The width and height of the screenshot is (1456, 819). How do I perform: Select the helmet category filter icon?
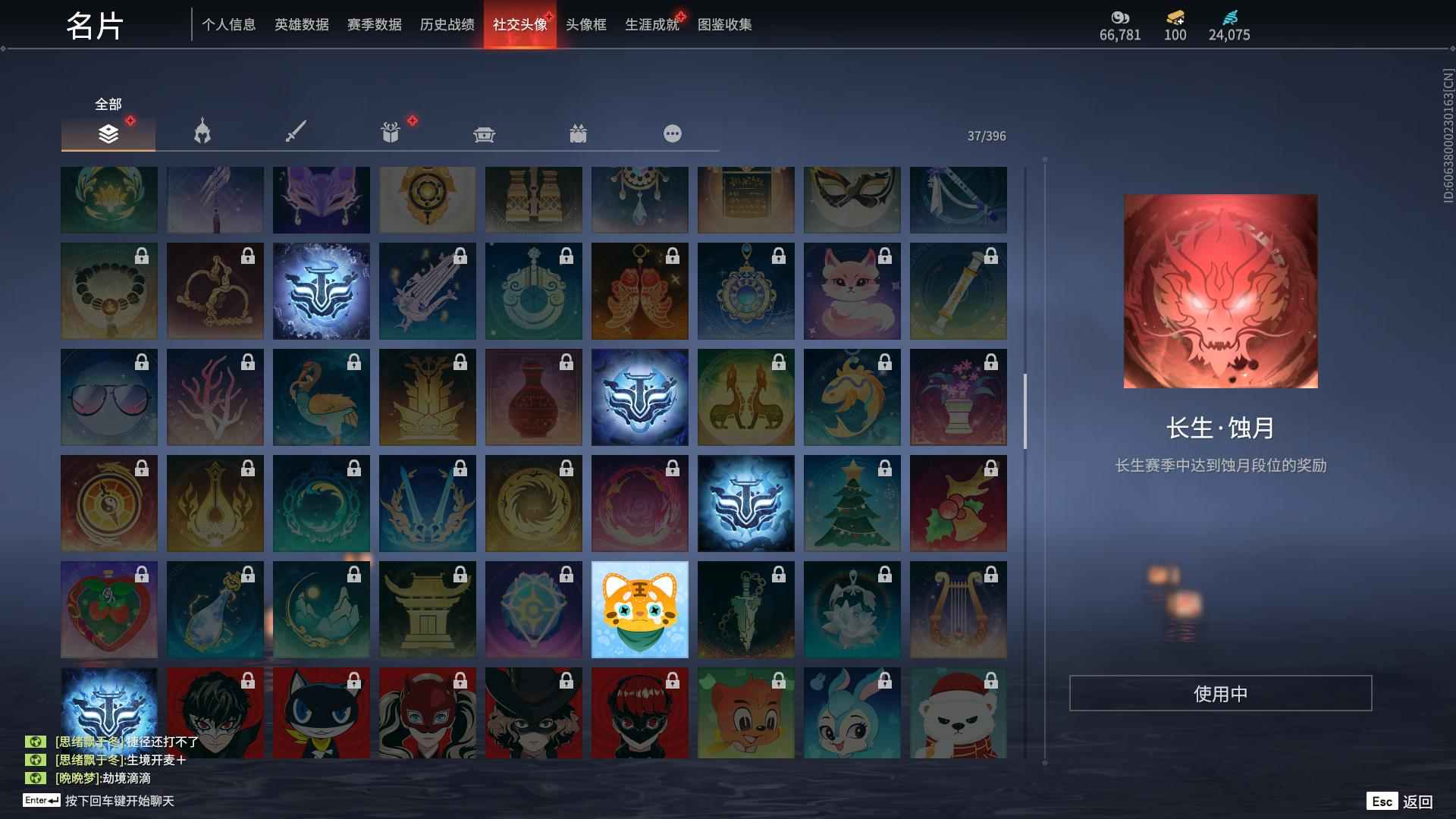(201, 133)
